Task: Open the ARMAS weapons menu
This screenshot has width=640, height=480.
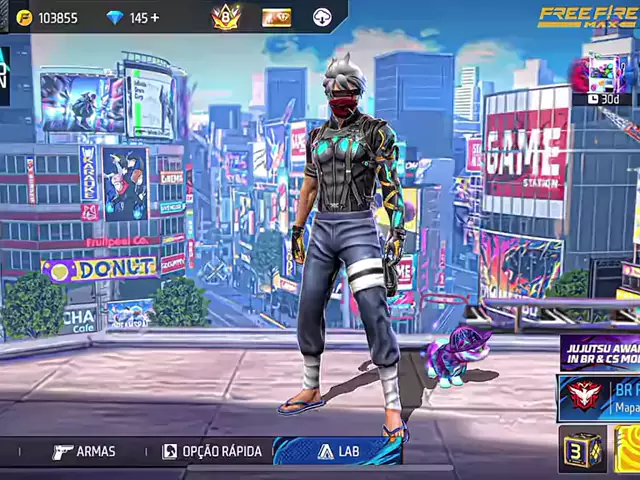Action: pos(84,452)
